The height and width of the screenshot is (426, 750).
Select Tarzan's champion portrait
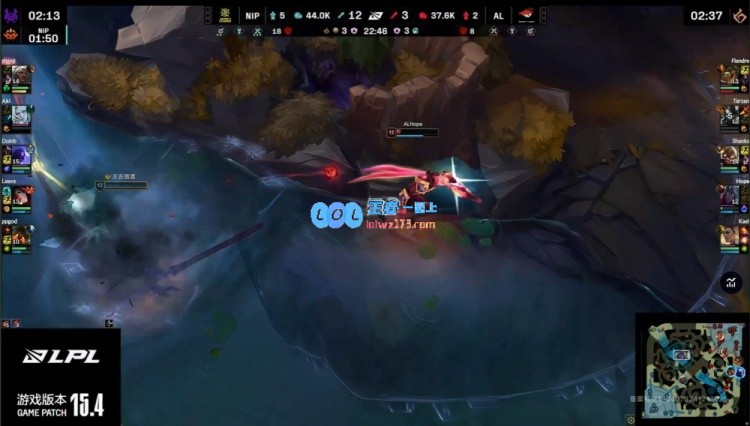(x=729, y=115)
